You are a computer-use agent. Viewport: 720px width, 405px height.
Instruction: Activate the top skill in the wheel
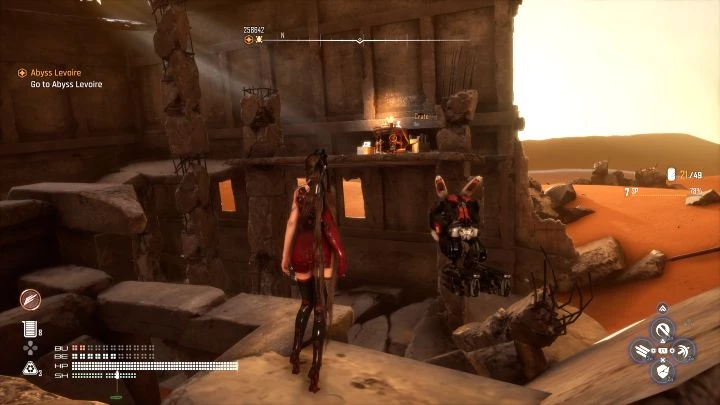(x=661, y=328)
